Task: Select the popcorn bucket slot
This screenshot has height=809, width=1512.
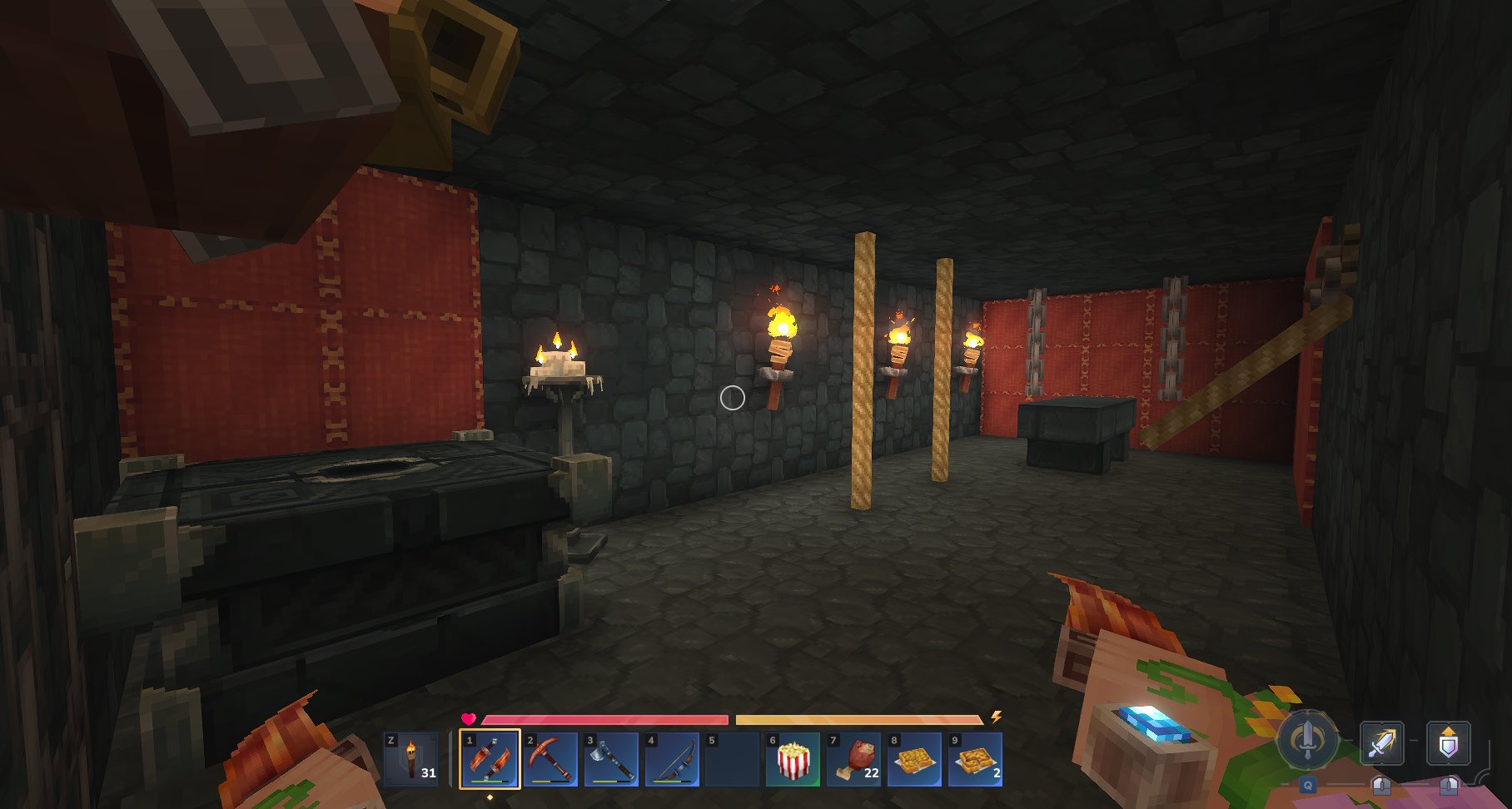Action: pyautogui.click(x=793, y=758)
